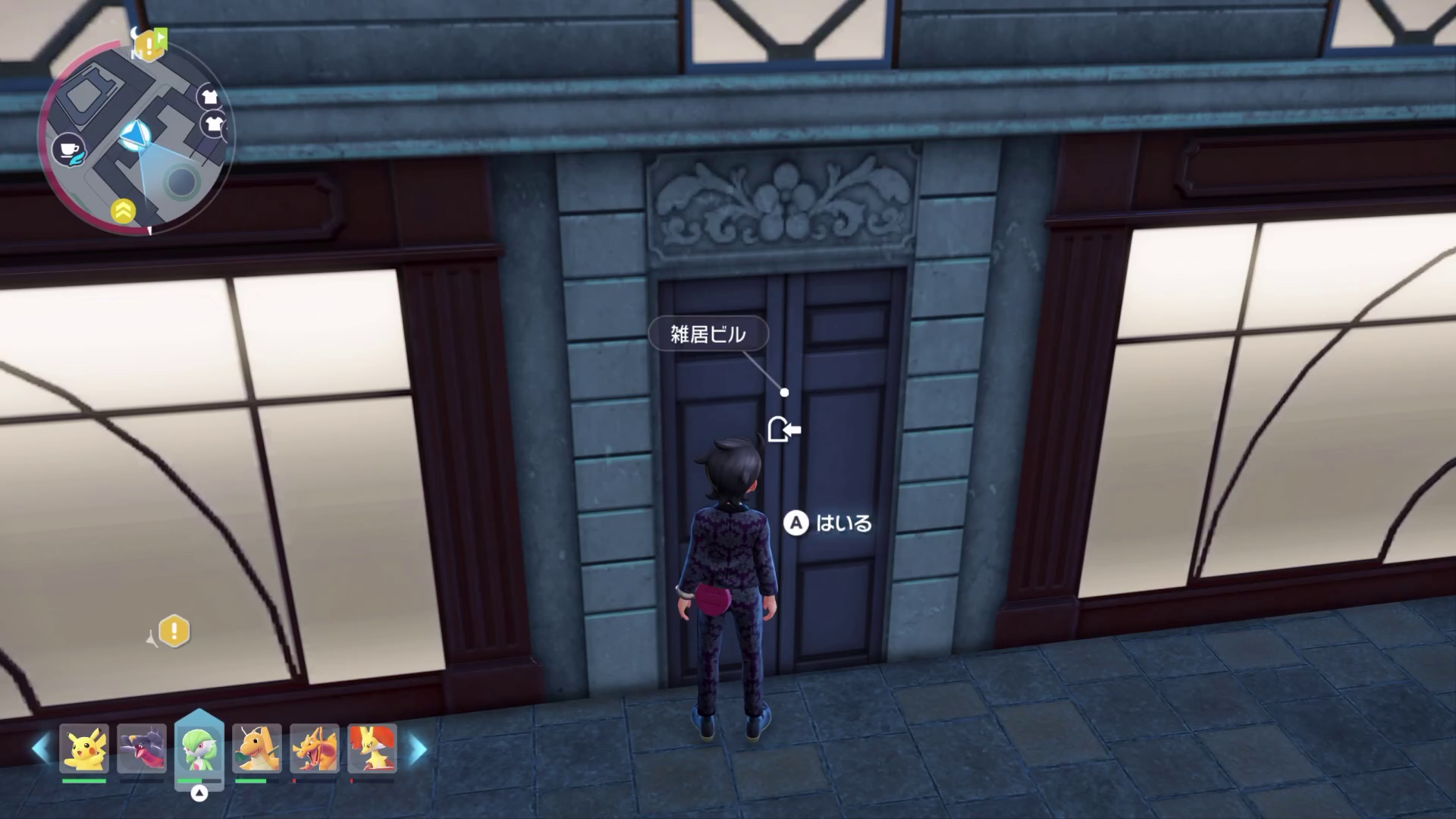Pick Charizard from the party bar
Viewport: 1456px width, 819px height.
coord(314,748)
